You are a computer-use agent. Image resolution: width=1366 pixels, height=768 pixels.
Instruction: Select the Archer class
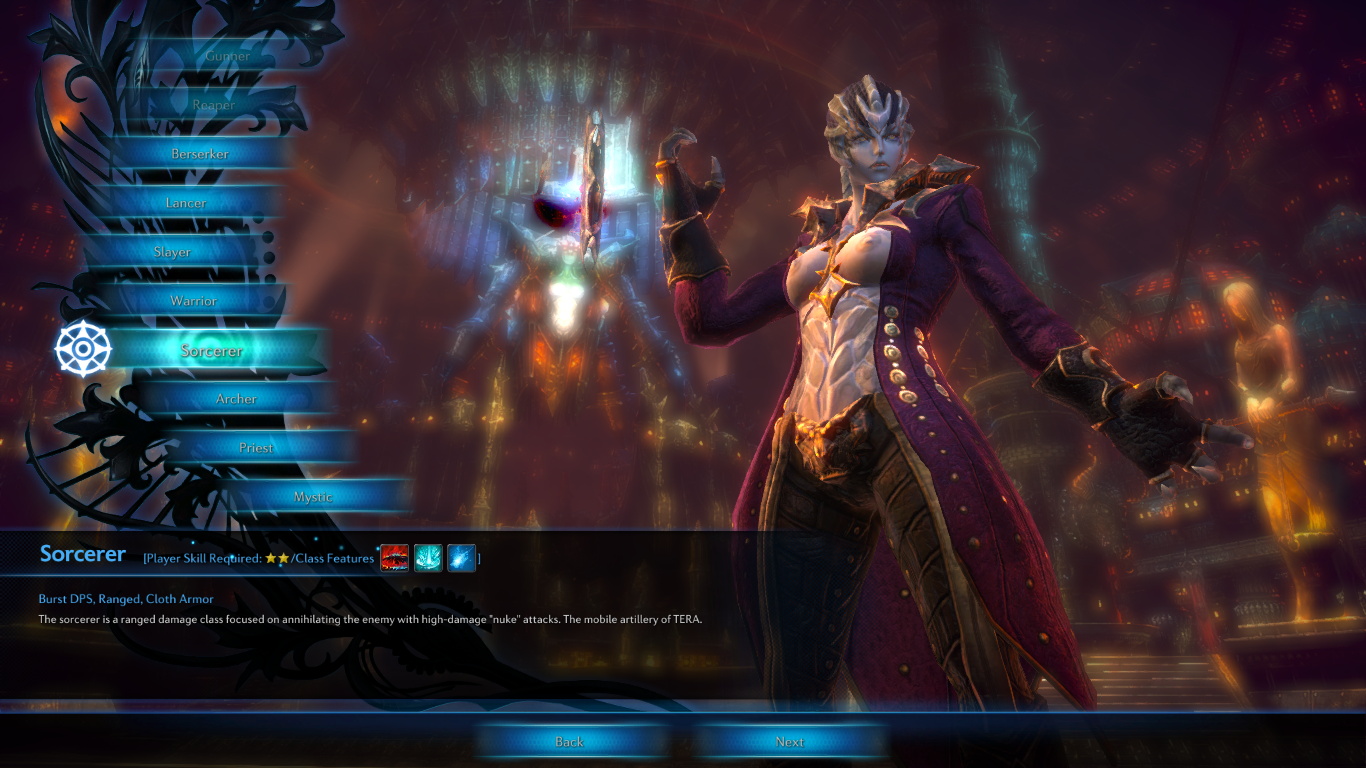[x=237, y=399]
